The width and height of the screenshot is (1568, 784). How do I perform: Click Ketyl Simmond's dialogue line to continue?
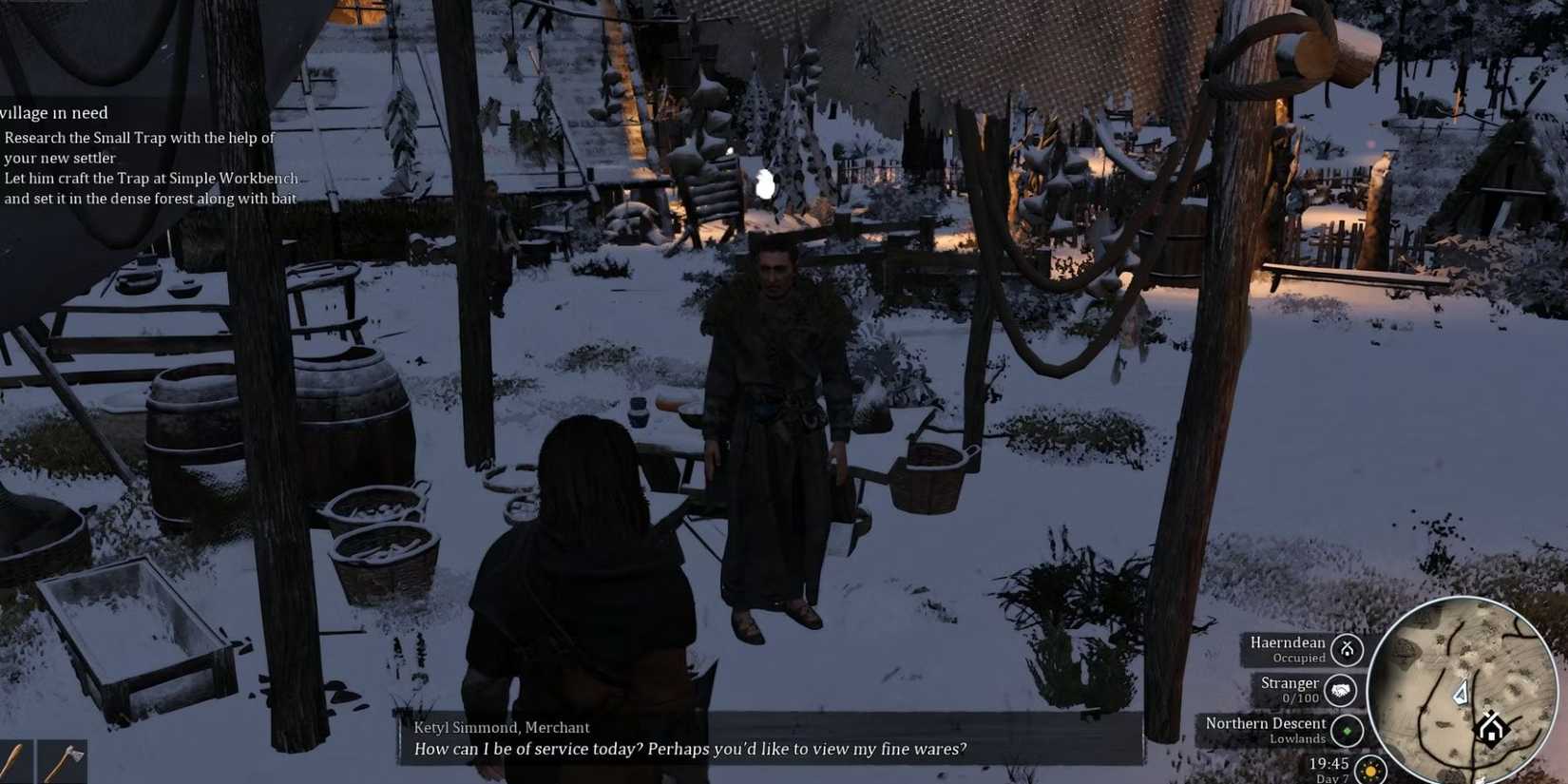[690, 749]
